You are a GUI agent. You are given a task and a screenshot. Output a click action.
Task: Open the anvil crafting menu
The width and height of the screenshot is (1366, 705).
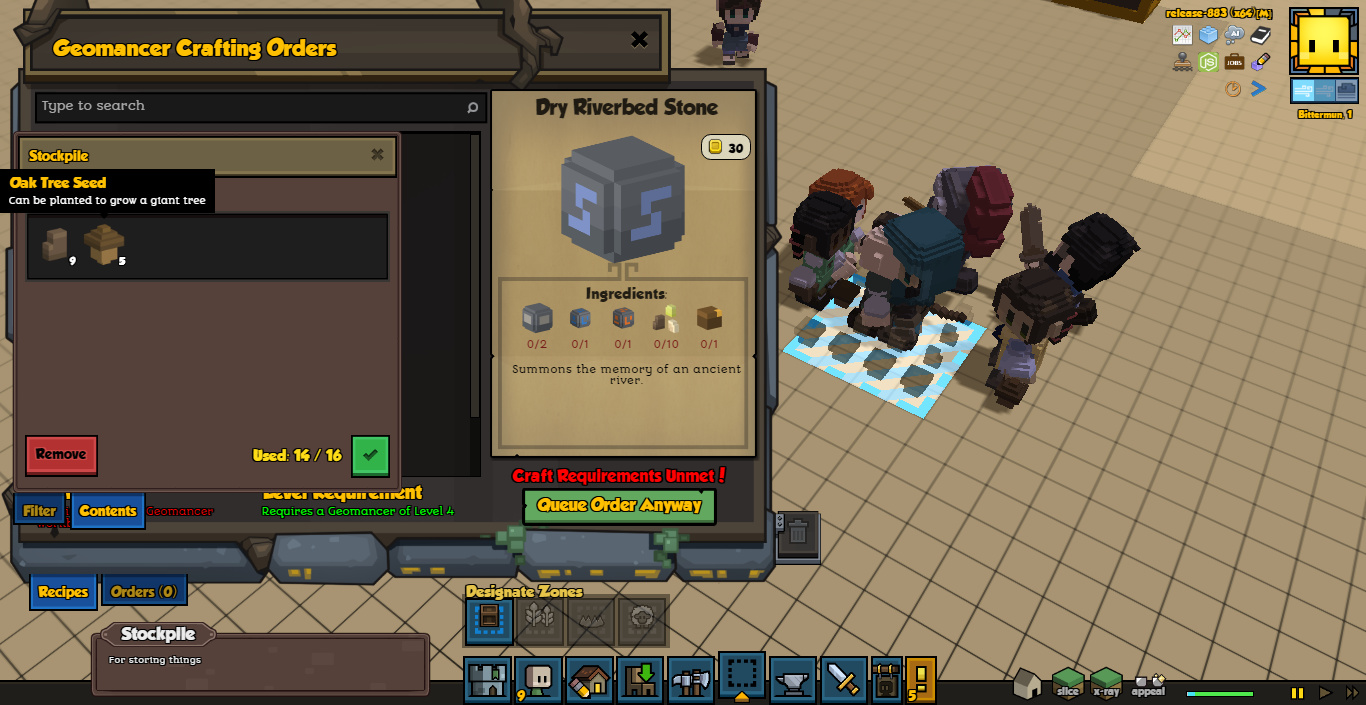pyautogui.click(x=793, y=680)
